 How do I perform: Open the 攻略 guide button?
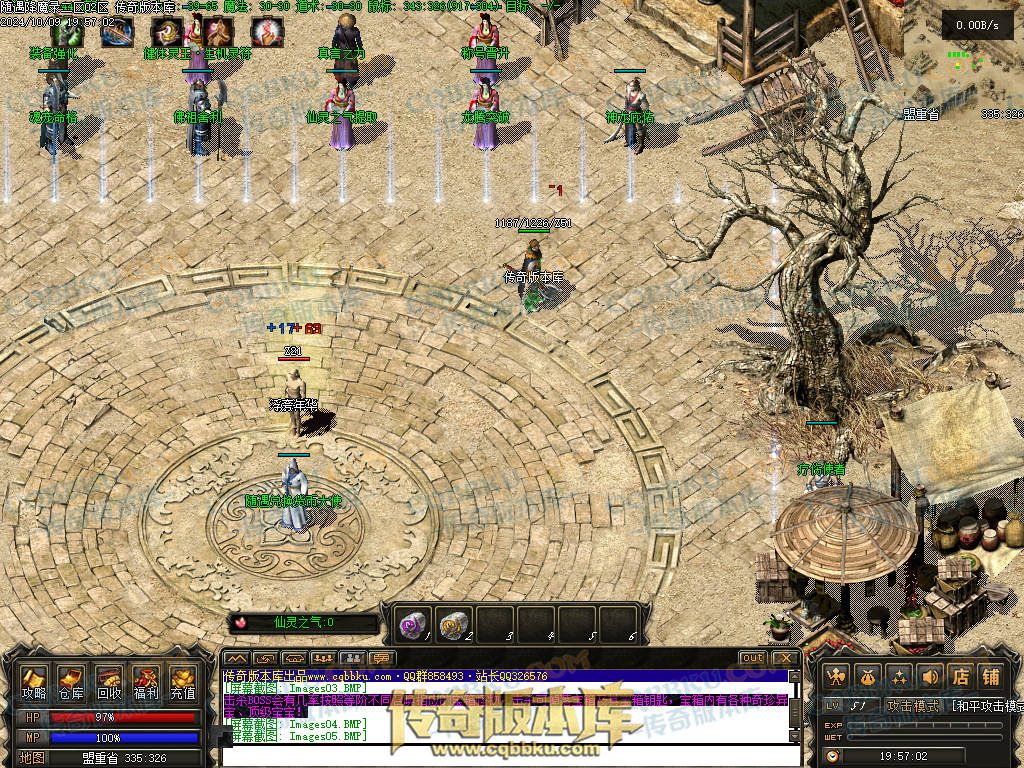34,684
